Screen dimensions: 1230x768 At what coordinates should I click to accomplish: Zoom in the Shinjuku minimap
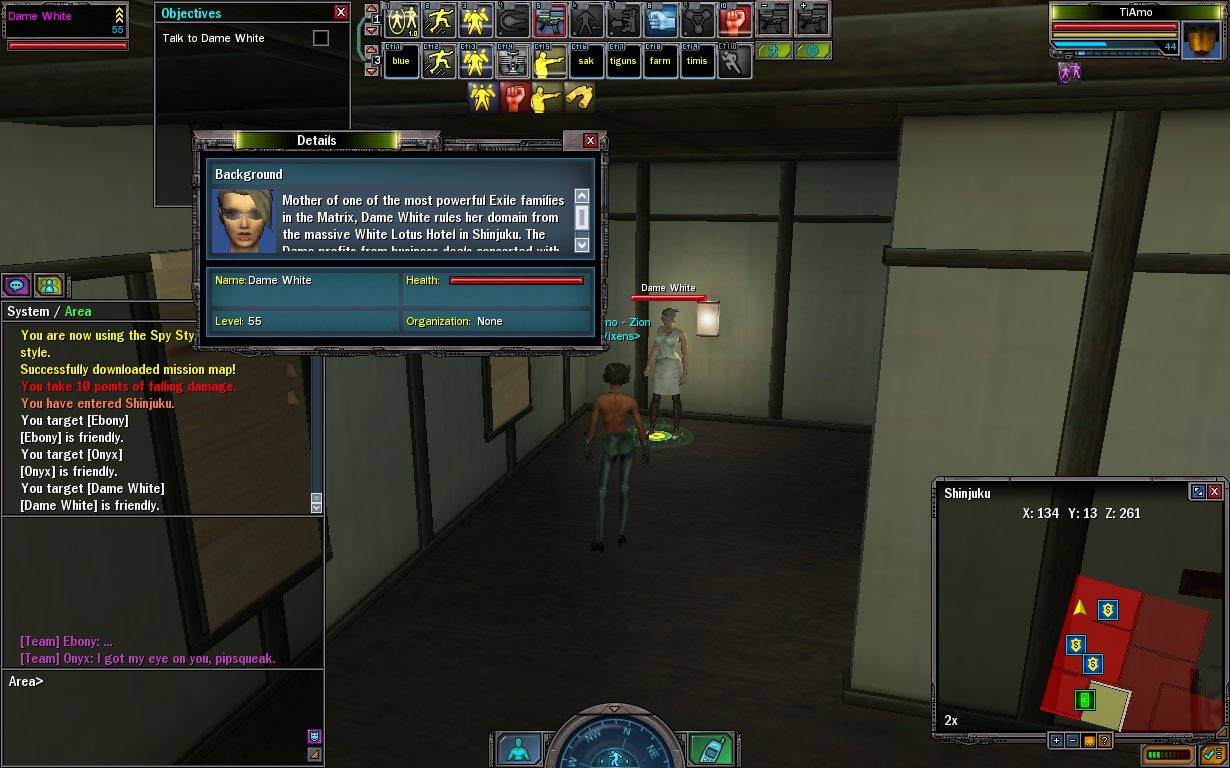click(x=1056, y=741)
